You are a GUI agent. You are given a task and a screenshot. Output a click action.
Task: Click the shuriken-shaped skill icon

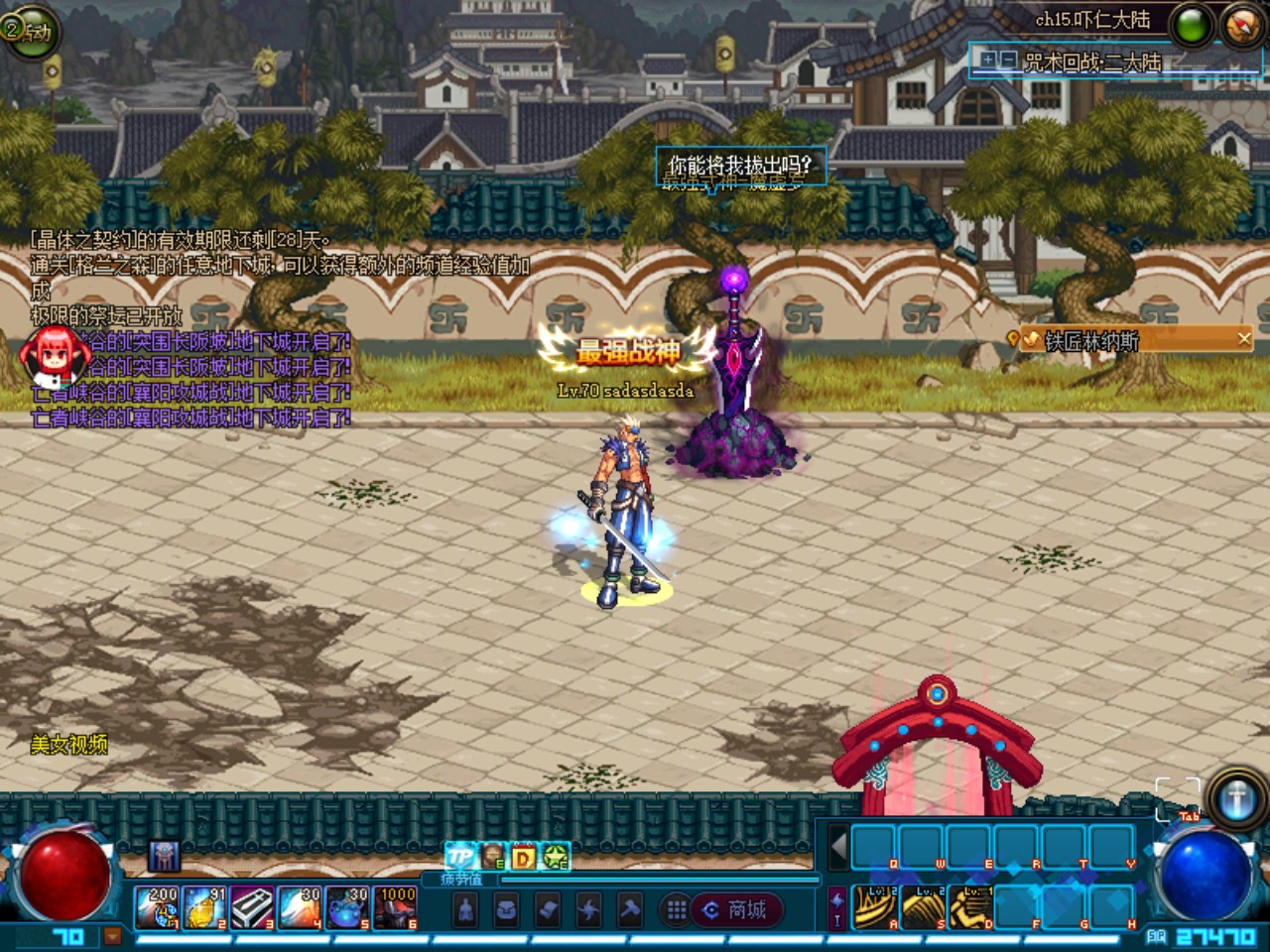pyautogui.click(x=587, y=908)
